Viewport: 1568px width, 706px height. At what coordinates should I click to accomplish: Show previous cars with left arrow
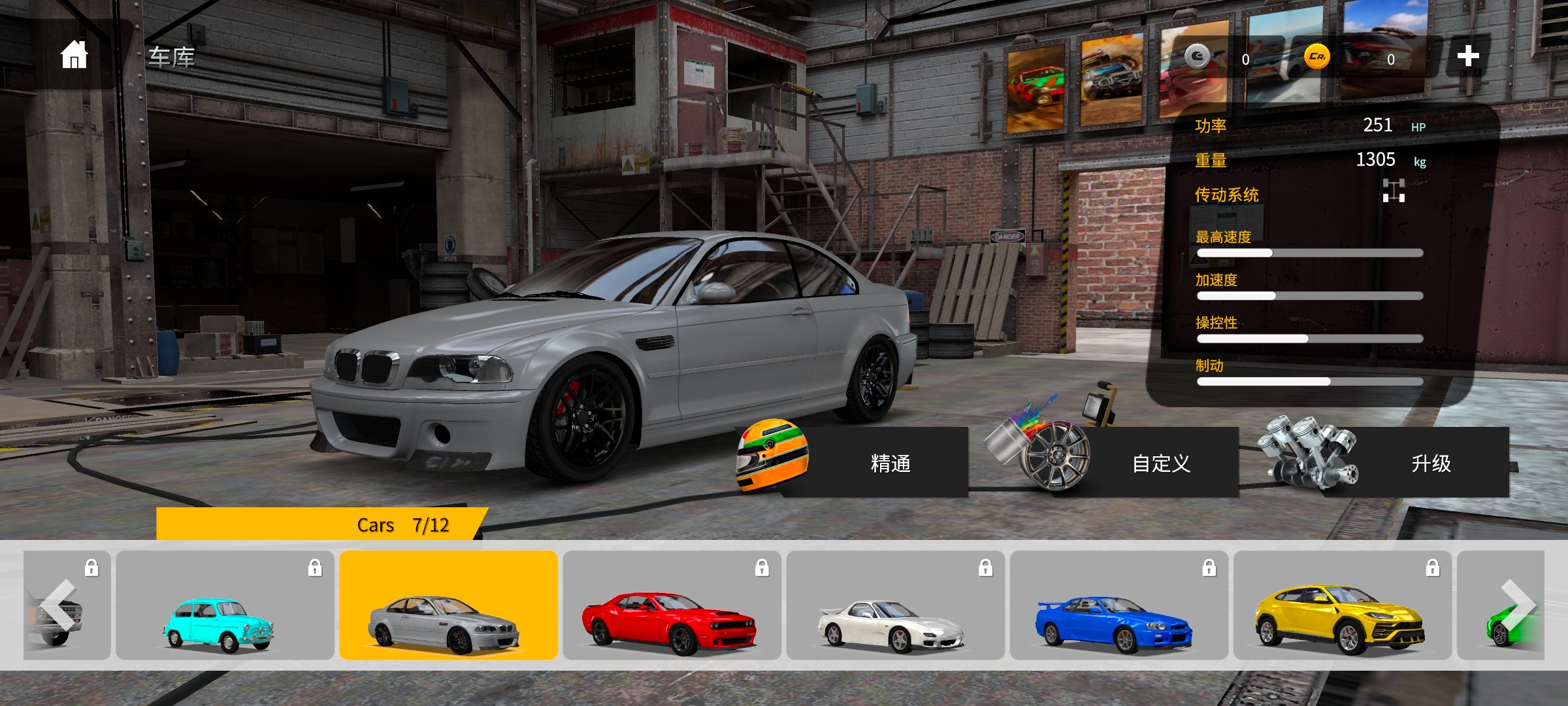click(x=60, y=605)
